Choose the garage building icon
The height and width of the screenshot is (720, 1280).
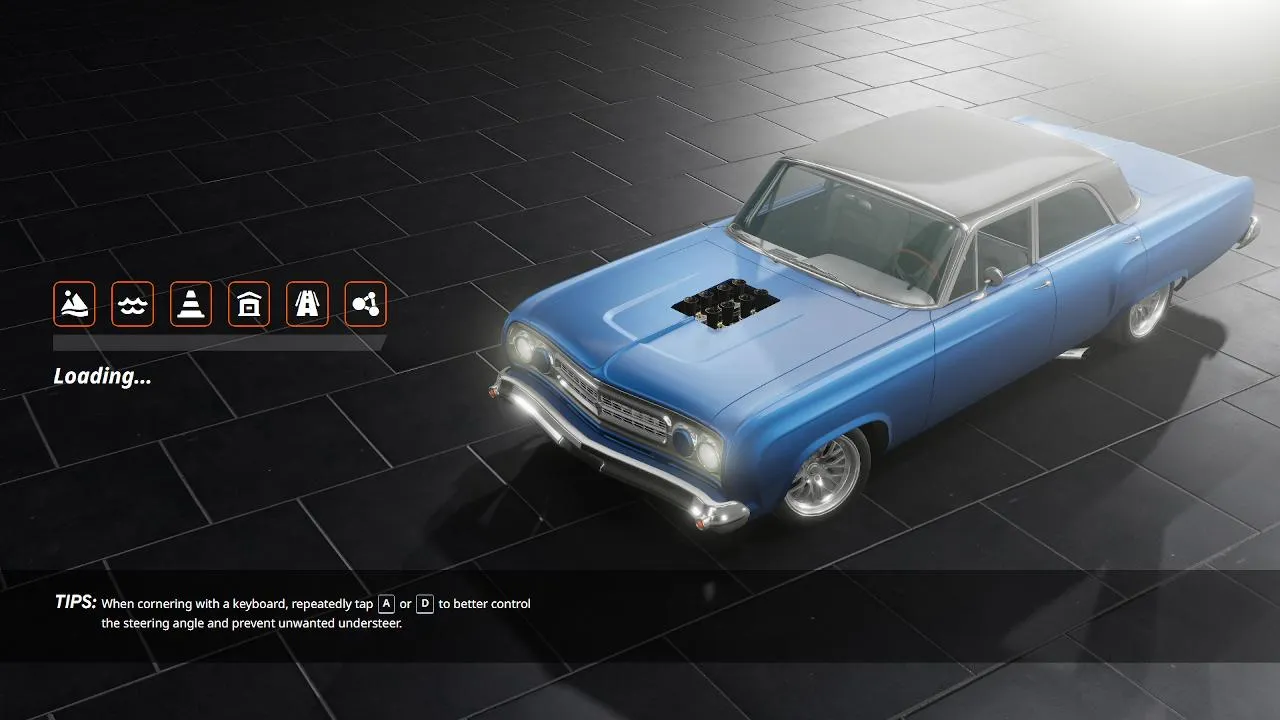click(x=249, y=303)
